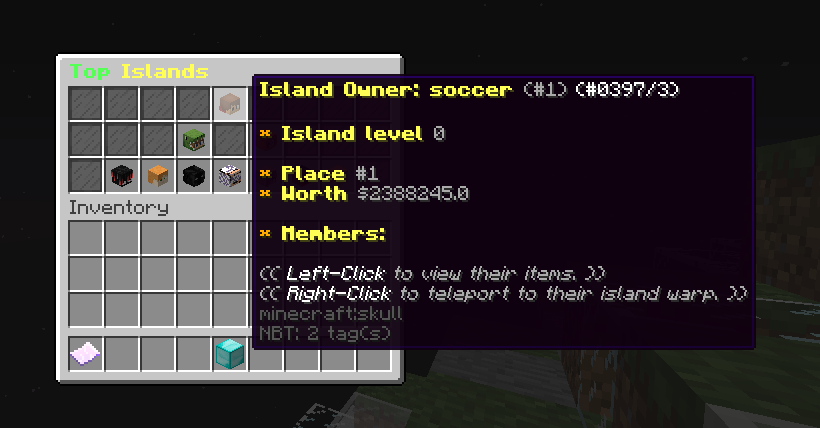
Task: Pick the plain black player head
Action: 193,176
